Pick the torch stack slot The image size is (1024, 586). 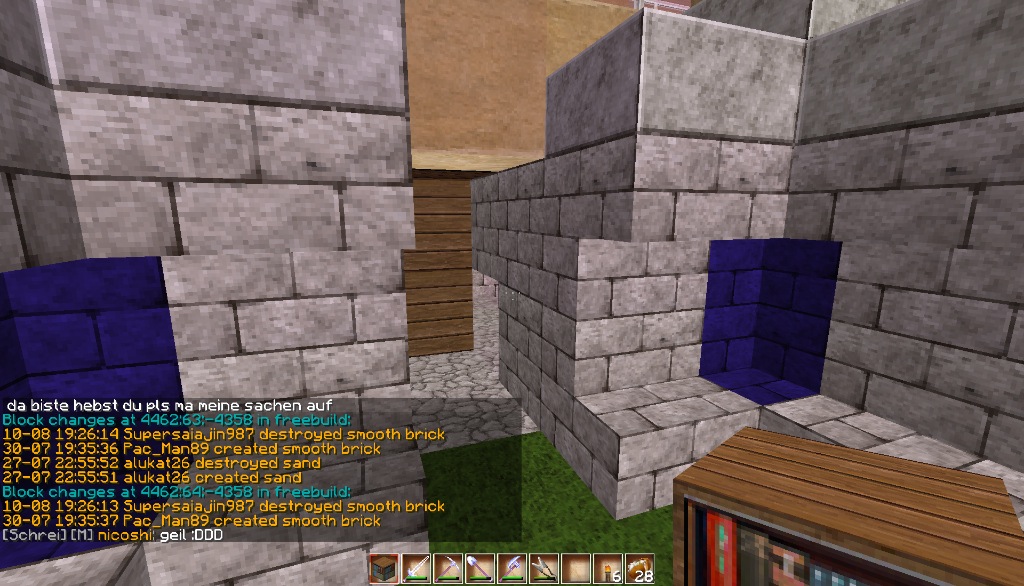(x=608, y=568)
